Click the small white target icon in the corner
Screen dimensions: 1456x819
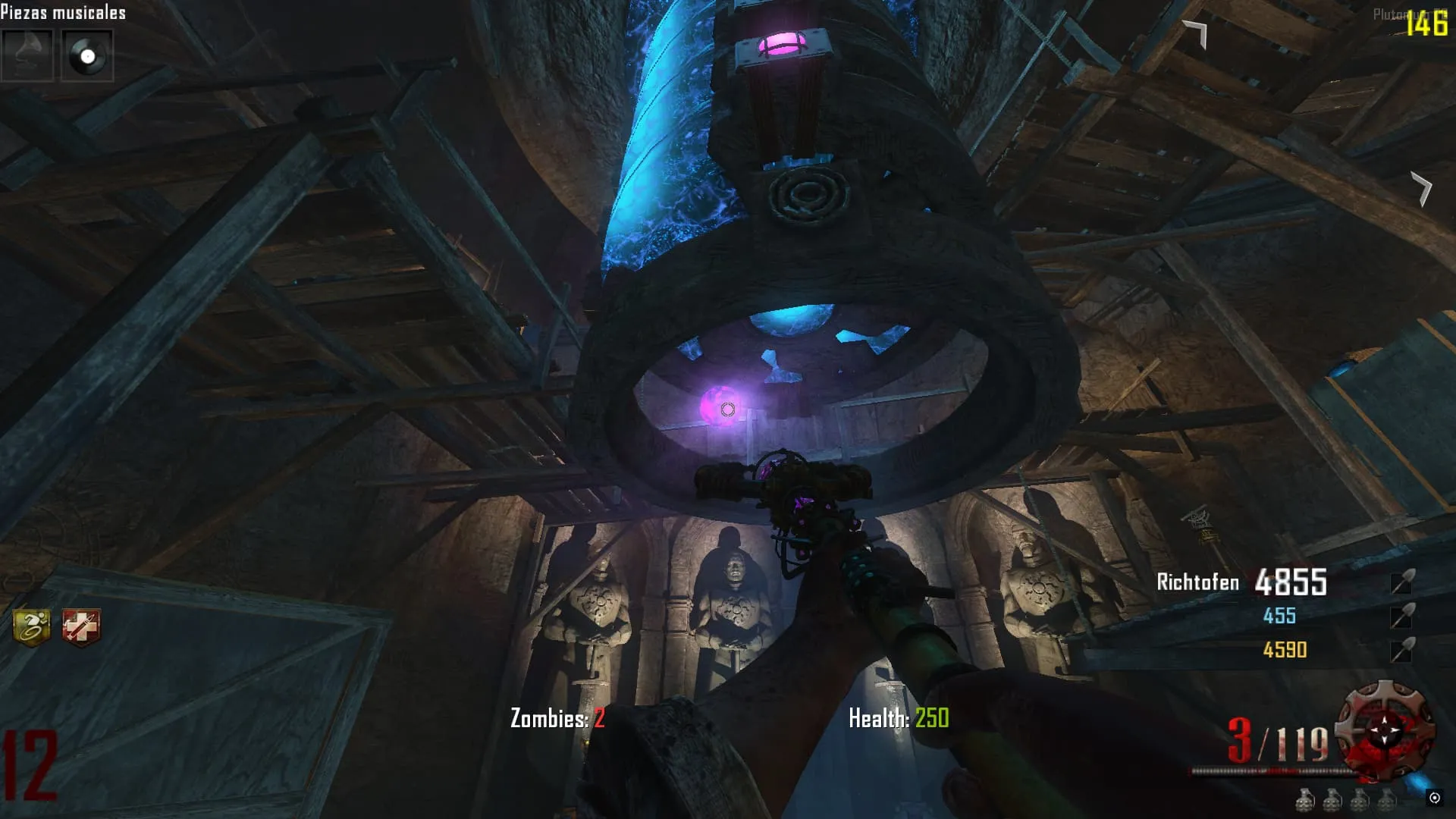[x=1434, y=797]
